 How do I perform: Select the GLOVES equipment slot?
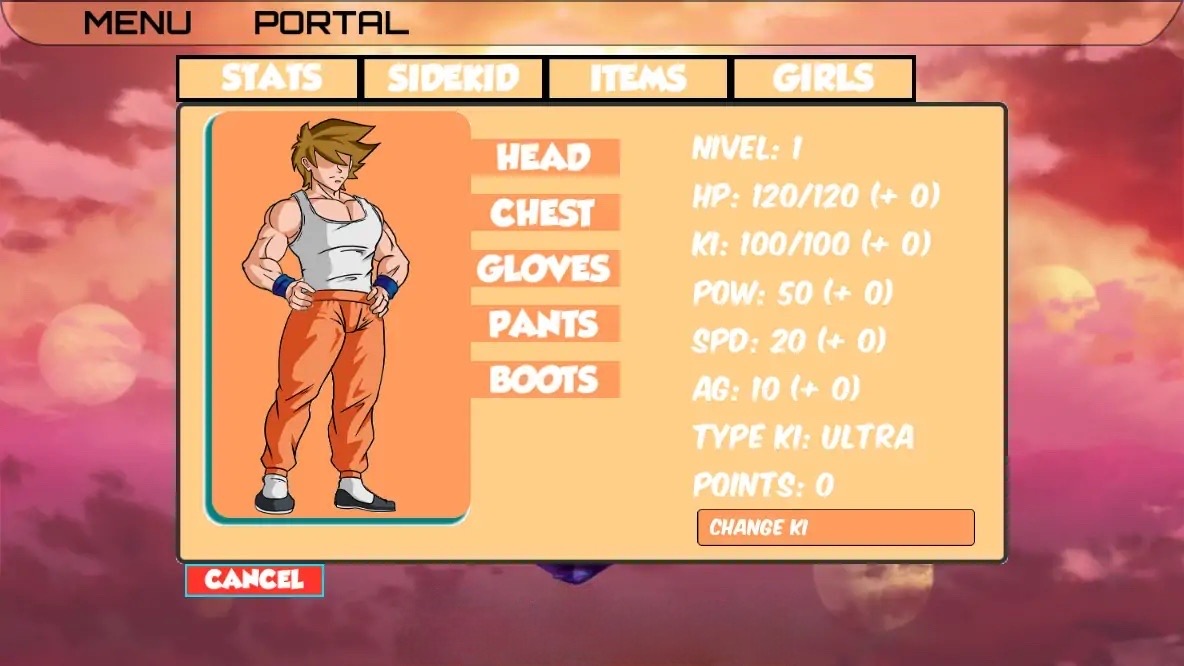coord(545,268)
